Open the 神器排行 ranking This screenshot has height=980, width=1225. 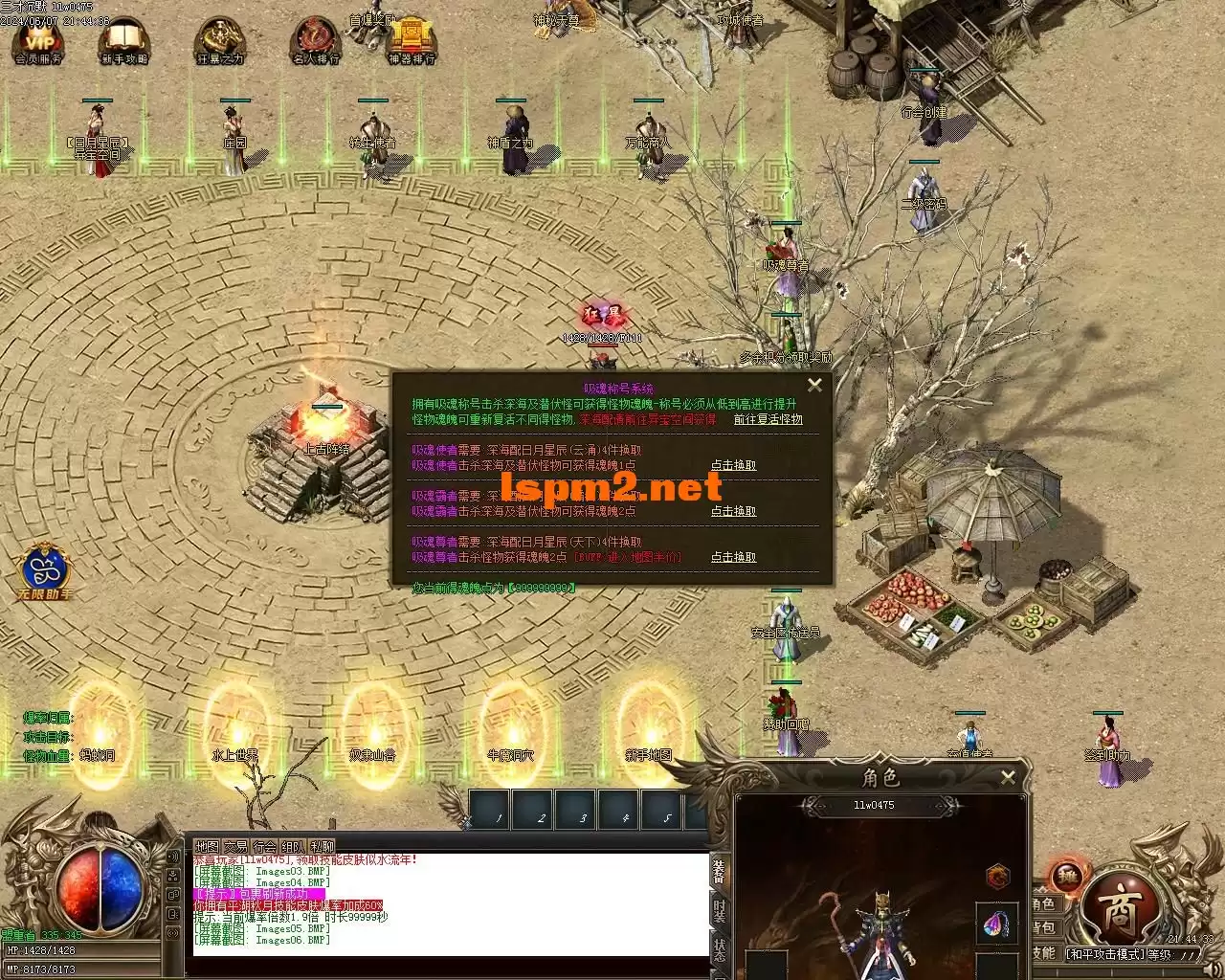click(x=411, y=41)
